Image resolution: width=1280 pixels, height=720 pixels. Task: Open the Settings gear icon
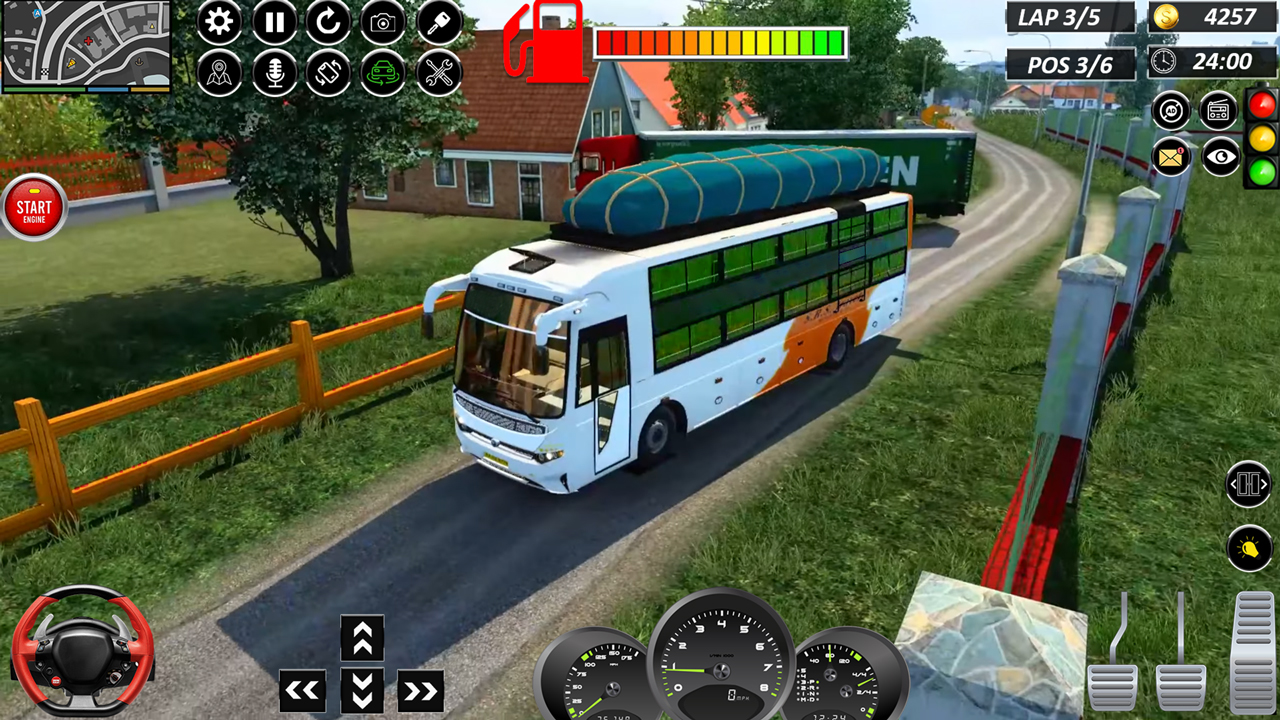[x=219, y=22]
